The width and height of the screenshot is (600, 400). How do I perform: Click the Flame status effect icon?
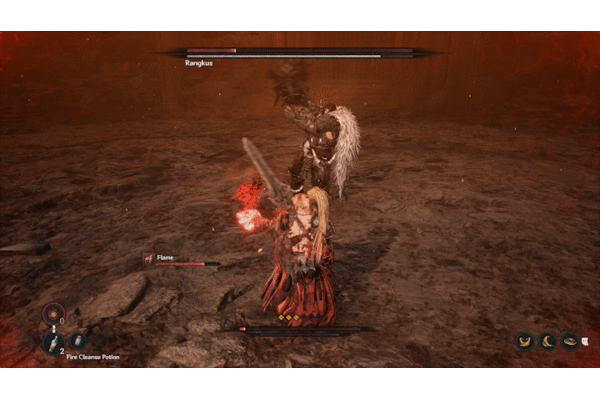148,258
